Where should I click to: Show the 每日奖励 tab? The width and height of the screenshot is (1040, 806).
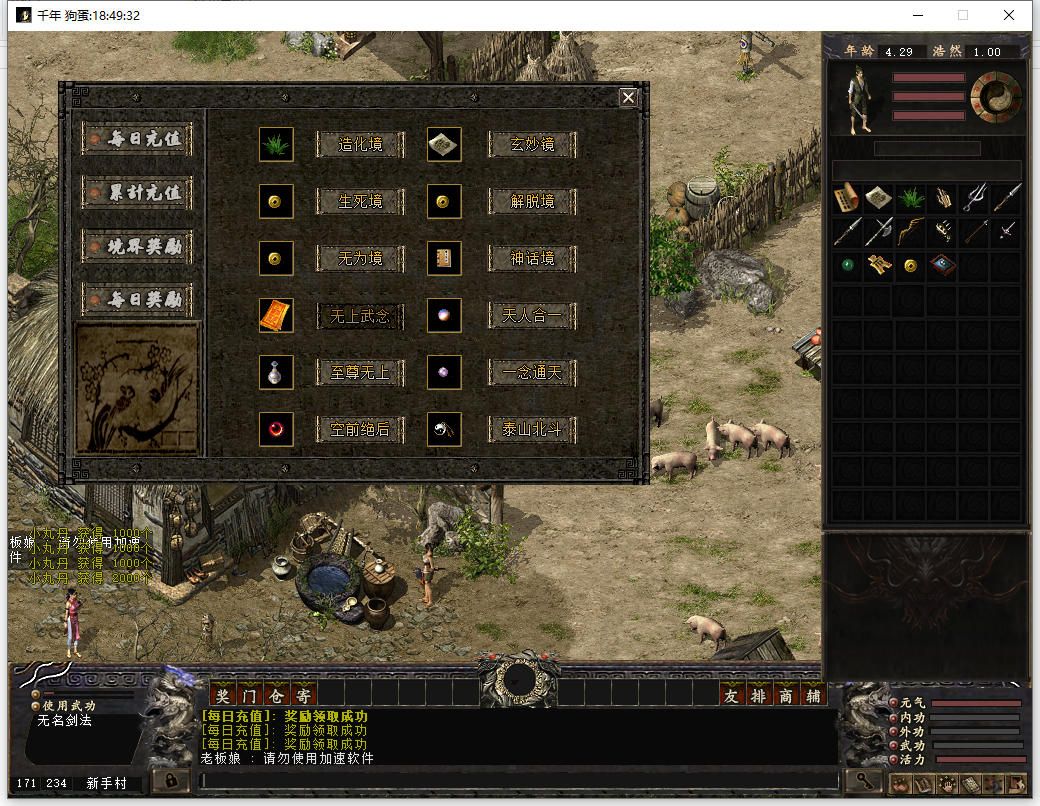(x=138, y=300)
